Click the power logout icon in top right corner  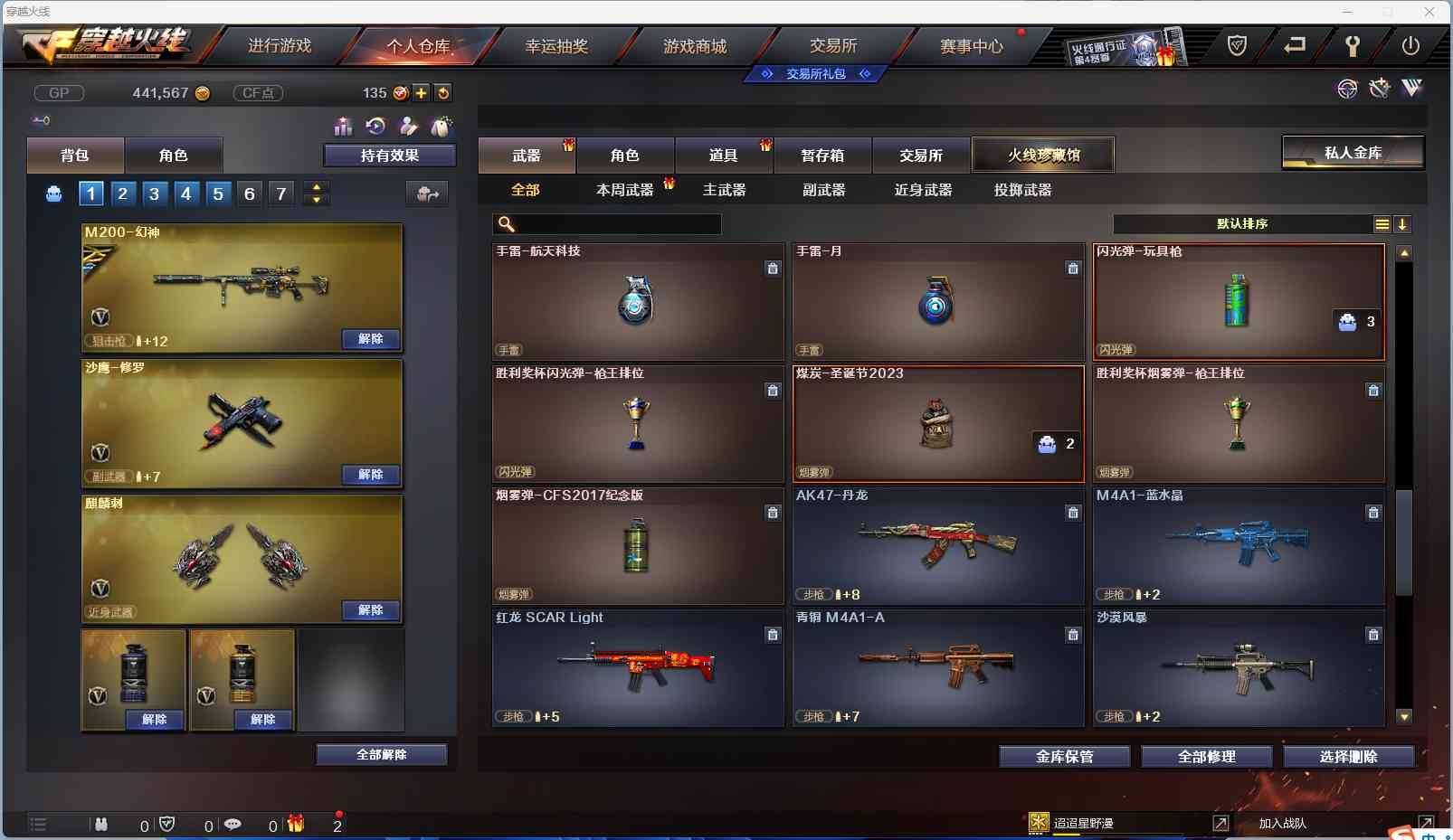coord(1410,44)
